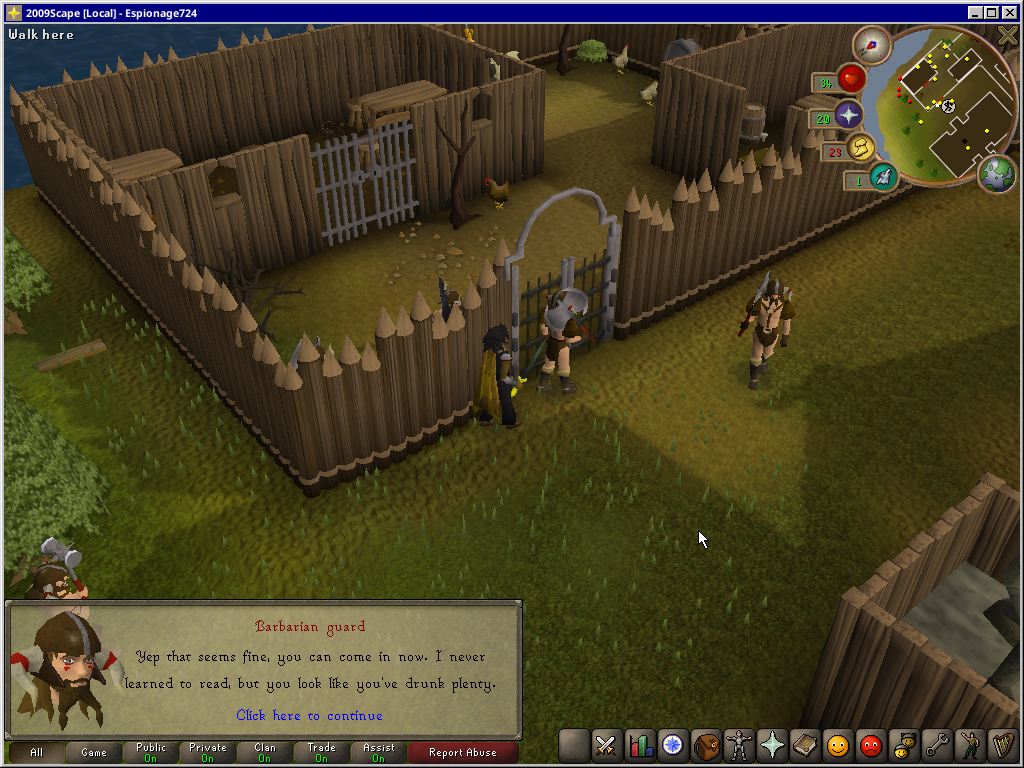
Task: Select the All chat tab
Action: click(37, 752)
